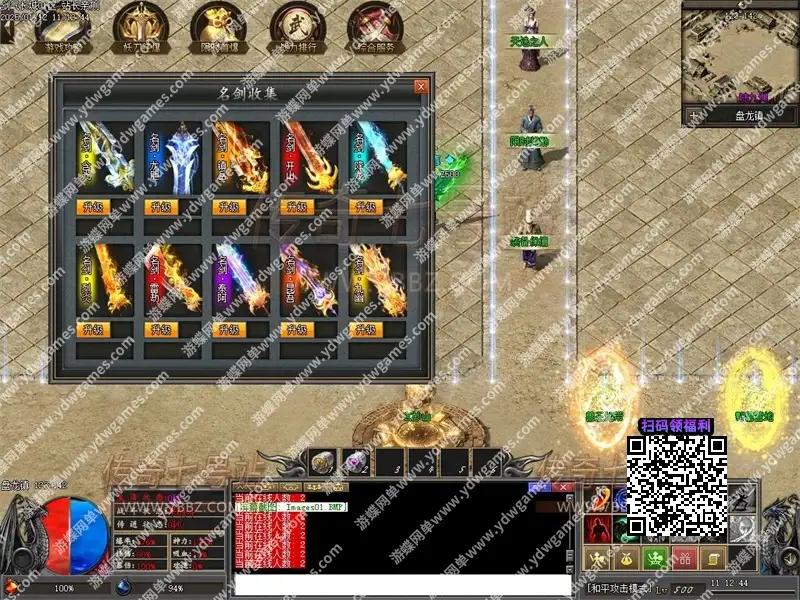Image resolution: width=800 pixels, height=600 pixels.
Task: Upgrade the 名剑·九幽 sword
Action: coord(365,329)
